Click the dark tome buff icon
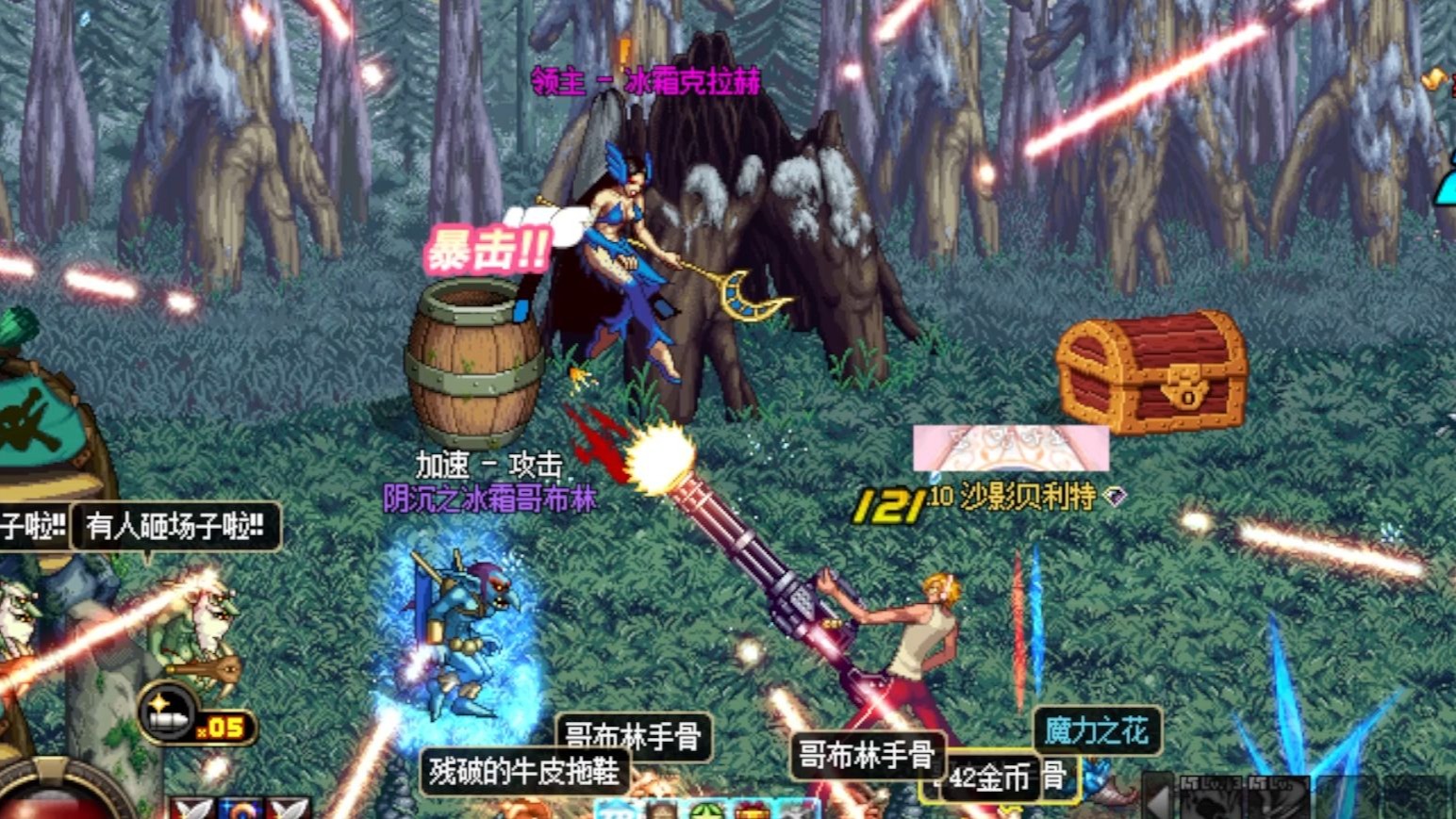1456x819 pixels. (663, 811)
